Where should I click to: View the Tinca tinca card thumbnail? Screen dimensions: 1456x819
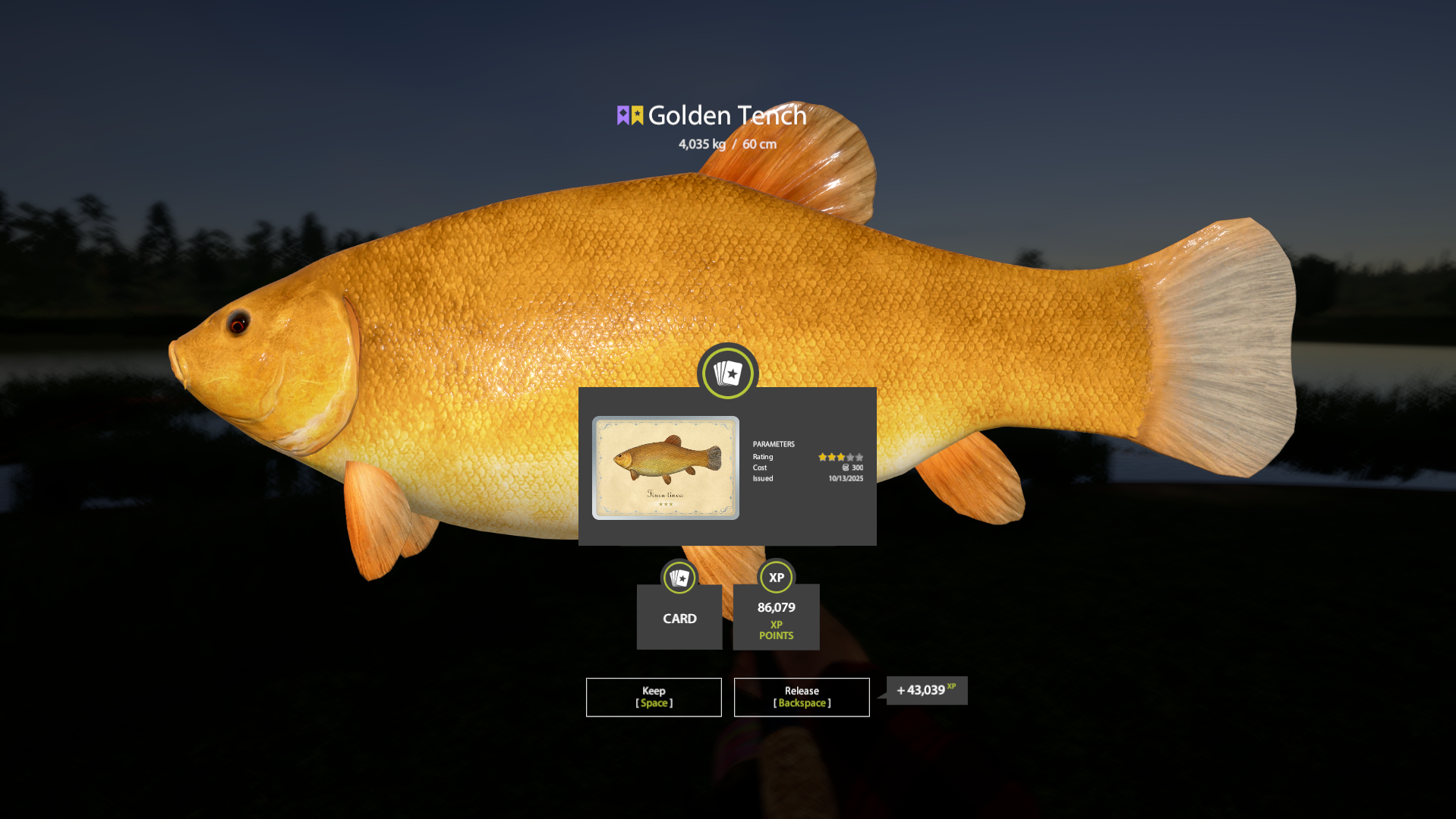[666, 468]
